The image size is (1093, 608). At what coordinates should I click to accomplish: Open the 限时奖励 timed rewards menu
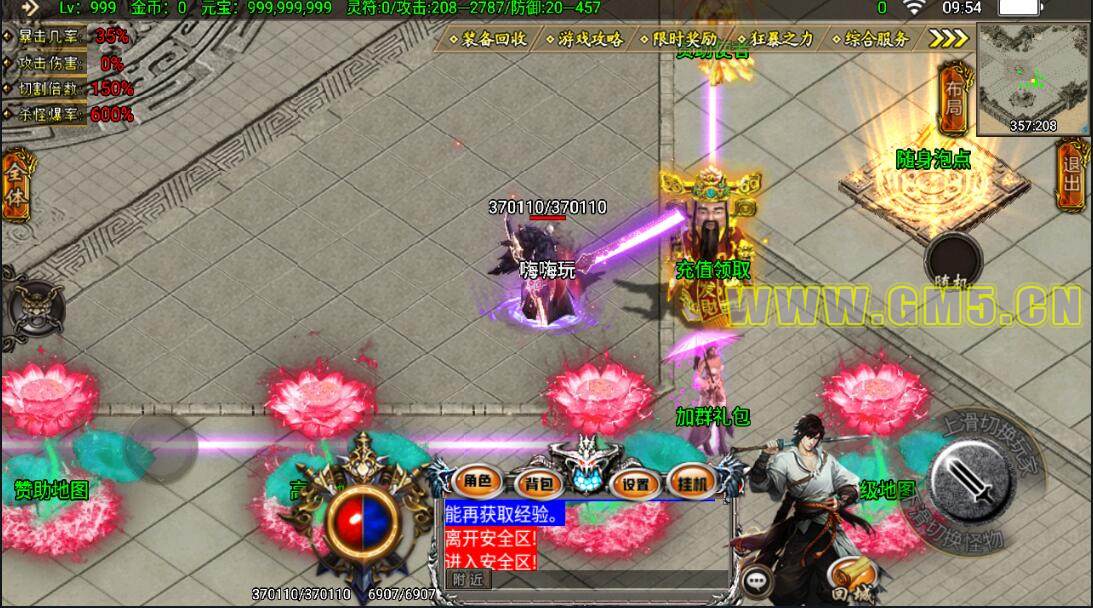click(679, 39)
